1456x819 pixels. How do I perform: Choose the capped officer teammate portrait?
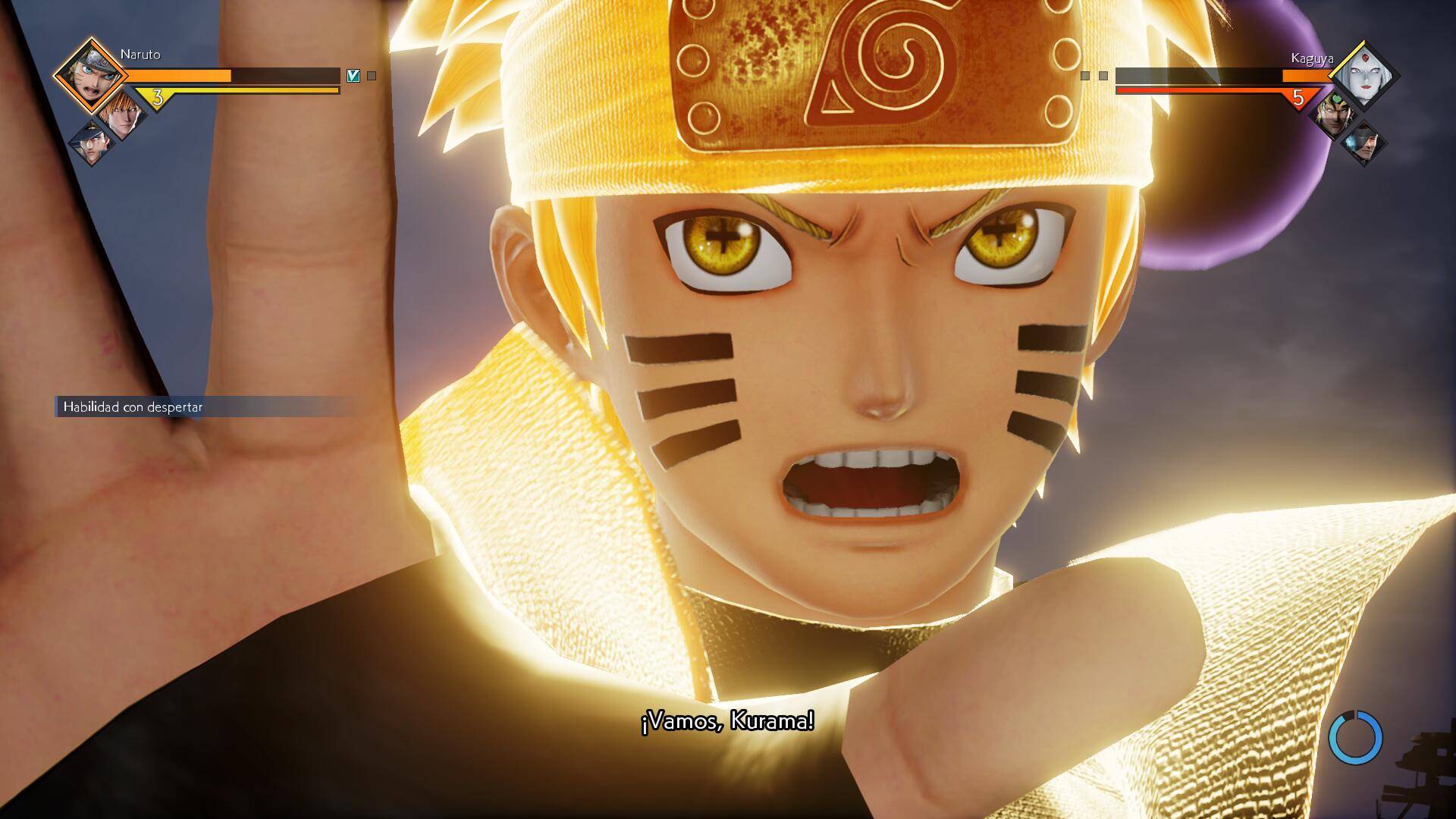(91, 143)
